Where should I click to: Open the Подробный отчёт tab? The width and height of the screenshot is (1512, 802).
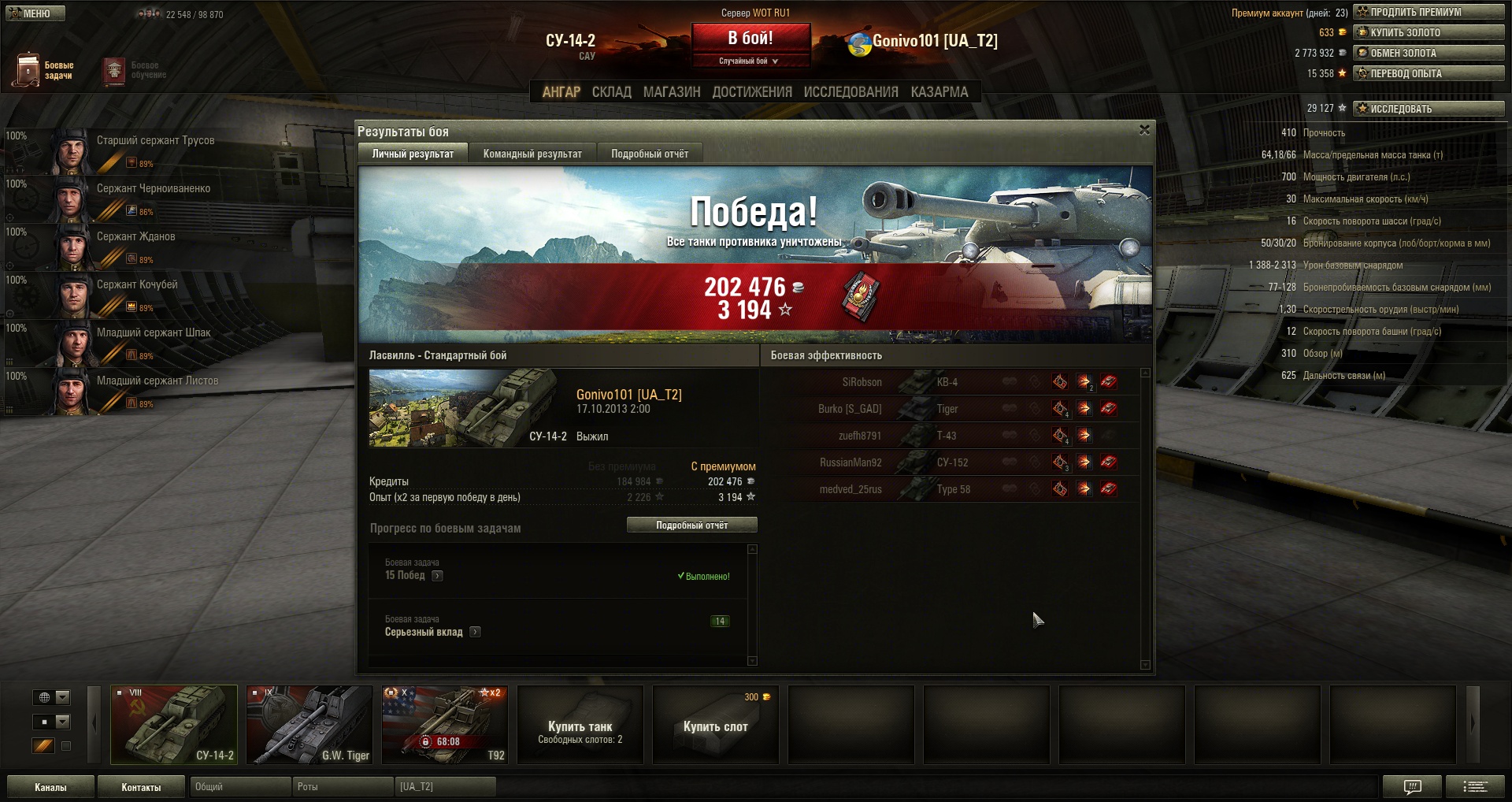pyautogui.click(x=650, y=154)
